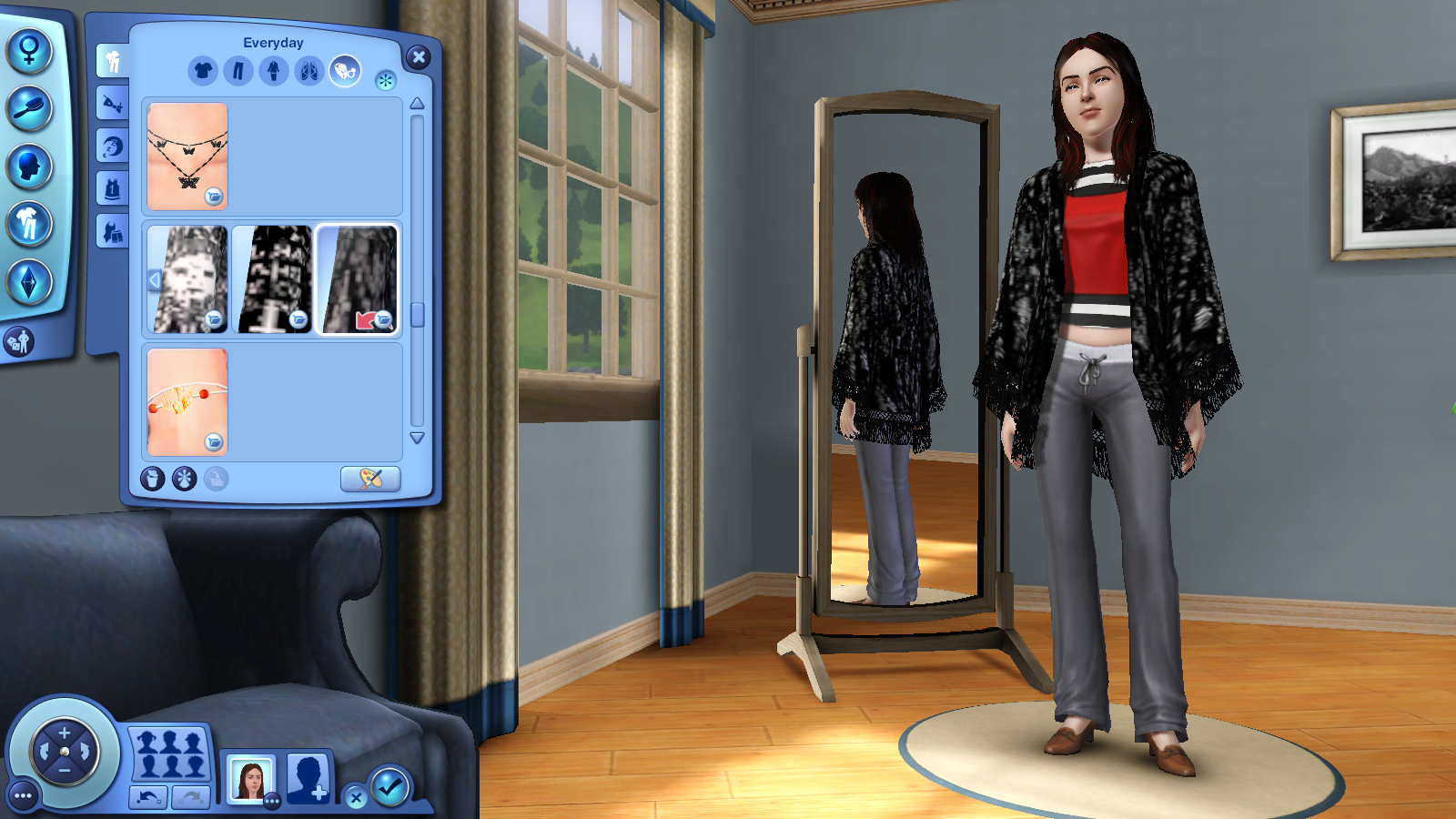Select the Shoes category icon
This screenshot has height=819, width=1456.
308,70
